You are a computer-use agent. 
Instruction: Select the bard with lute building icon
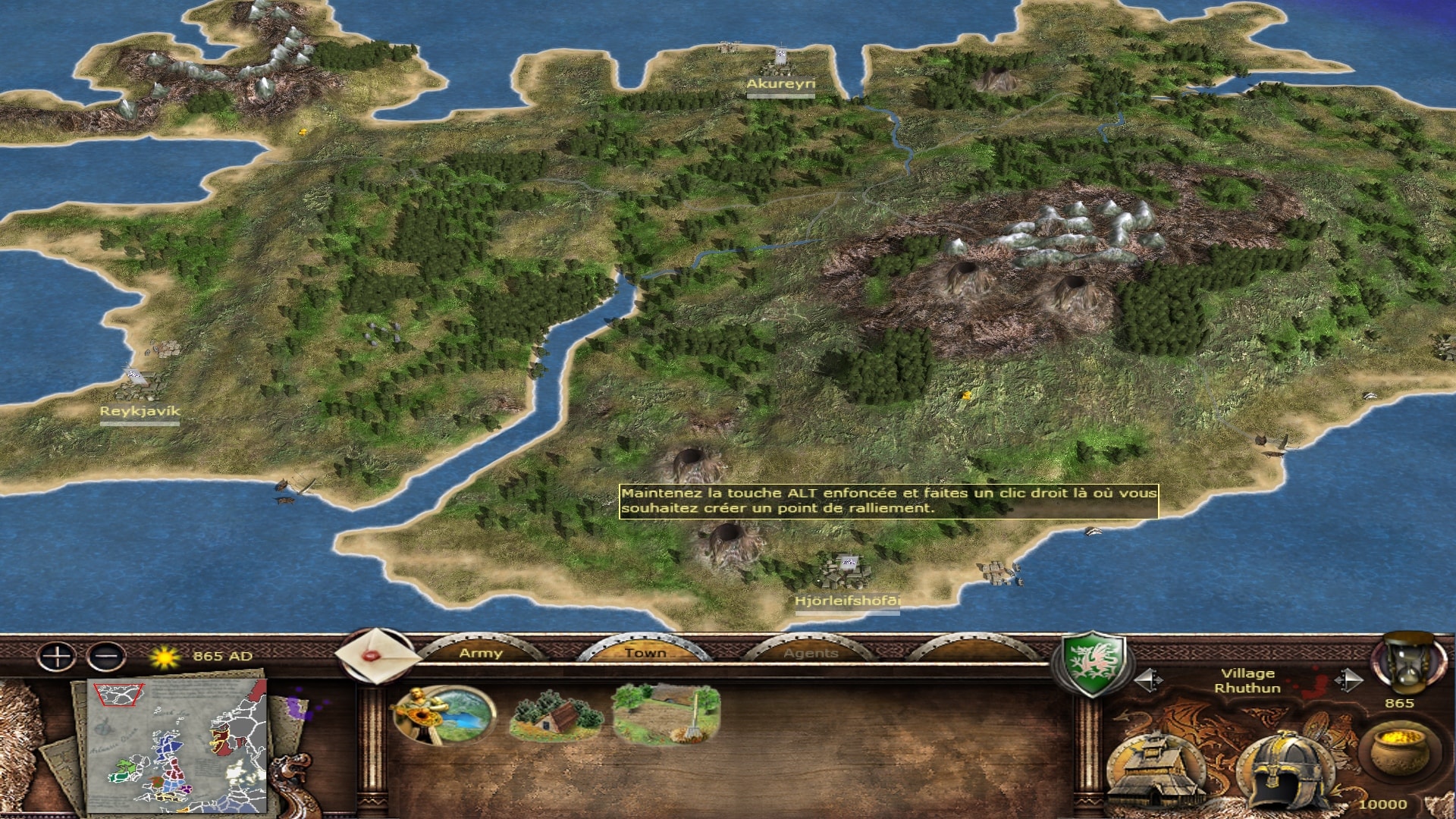click(444, 714)
